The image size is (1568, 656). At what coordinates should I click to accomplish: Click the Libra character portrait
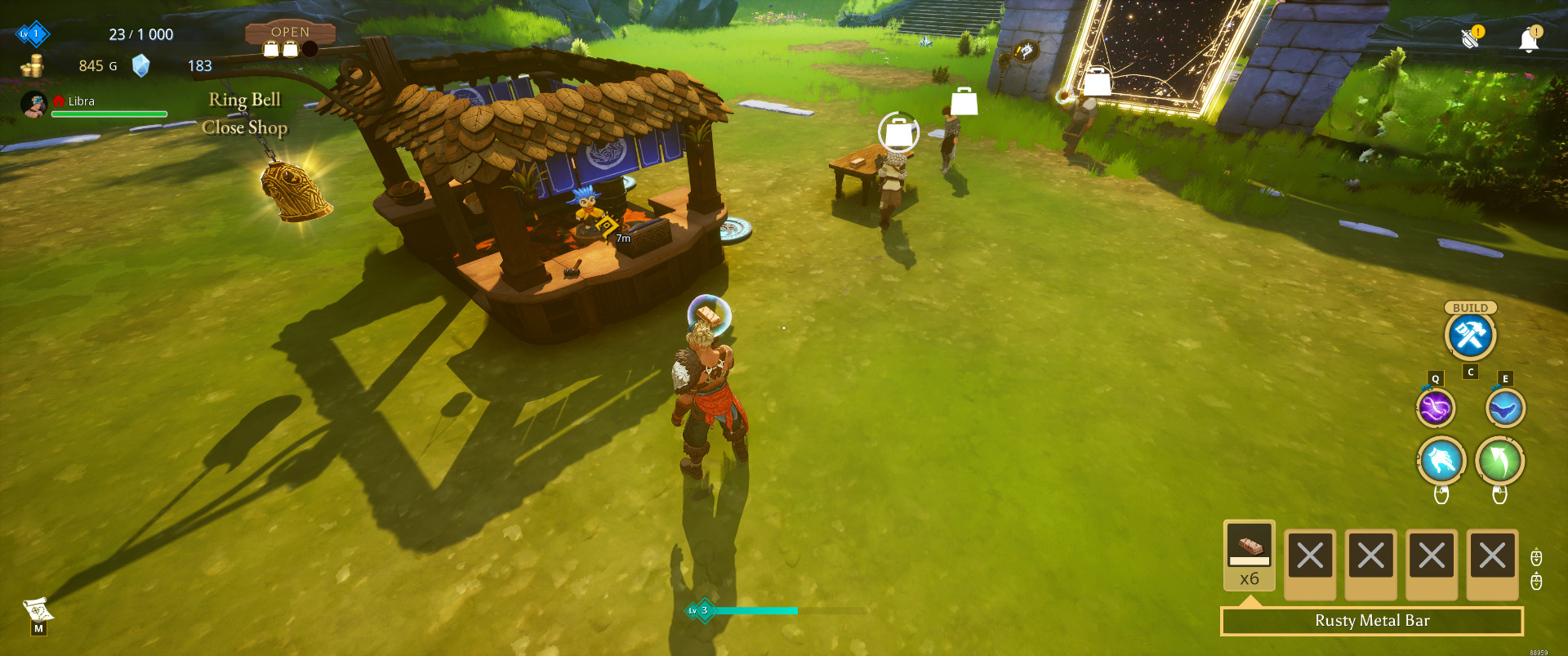[33, 104]
